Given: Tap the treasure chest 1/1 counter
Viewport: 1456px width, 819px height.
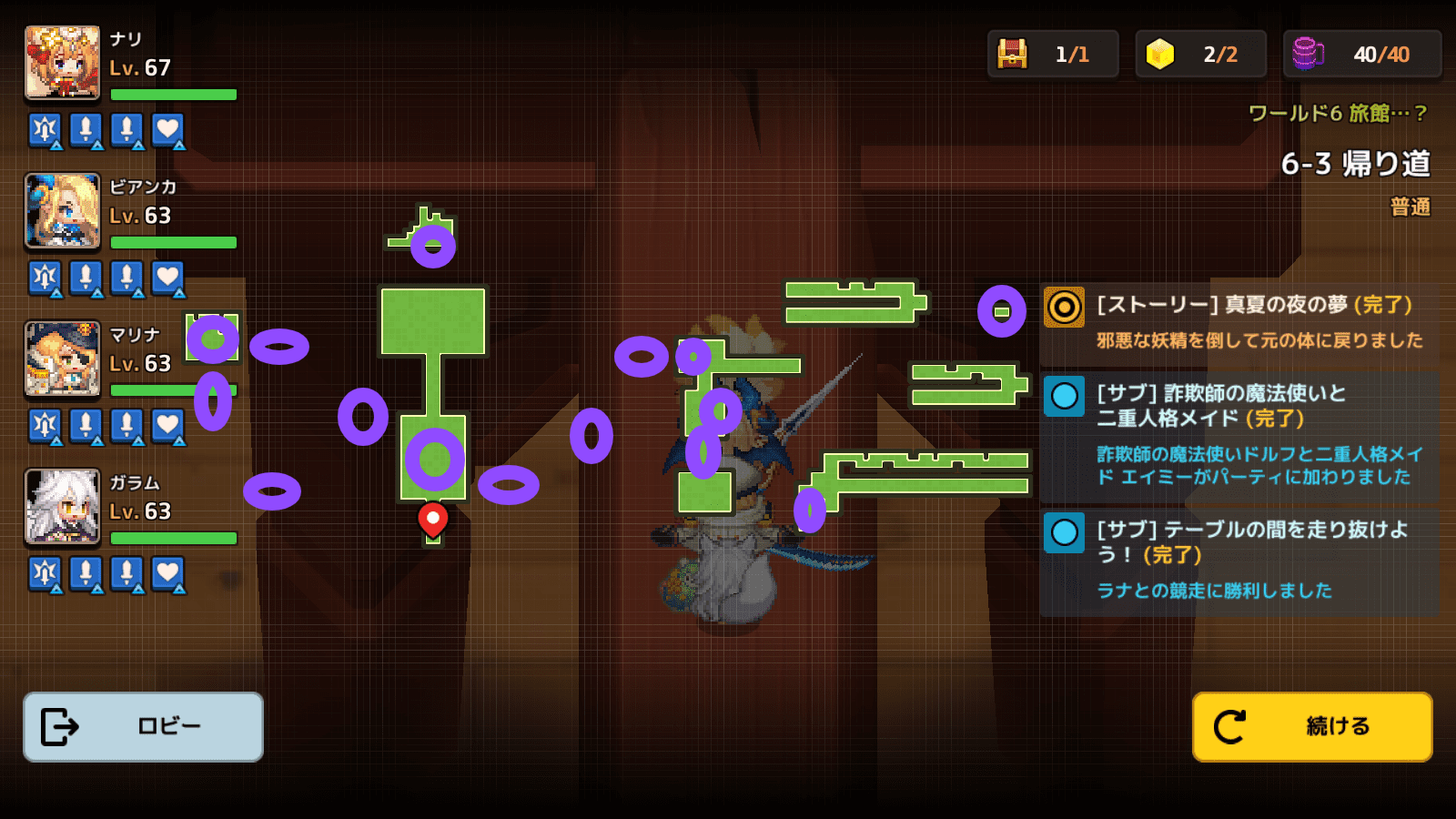Looking at the screenshot, I should [1052, 55].
